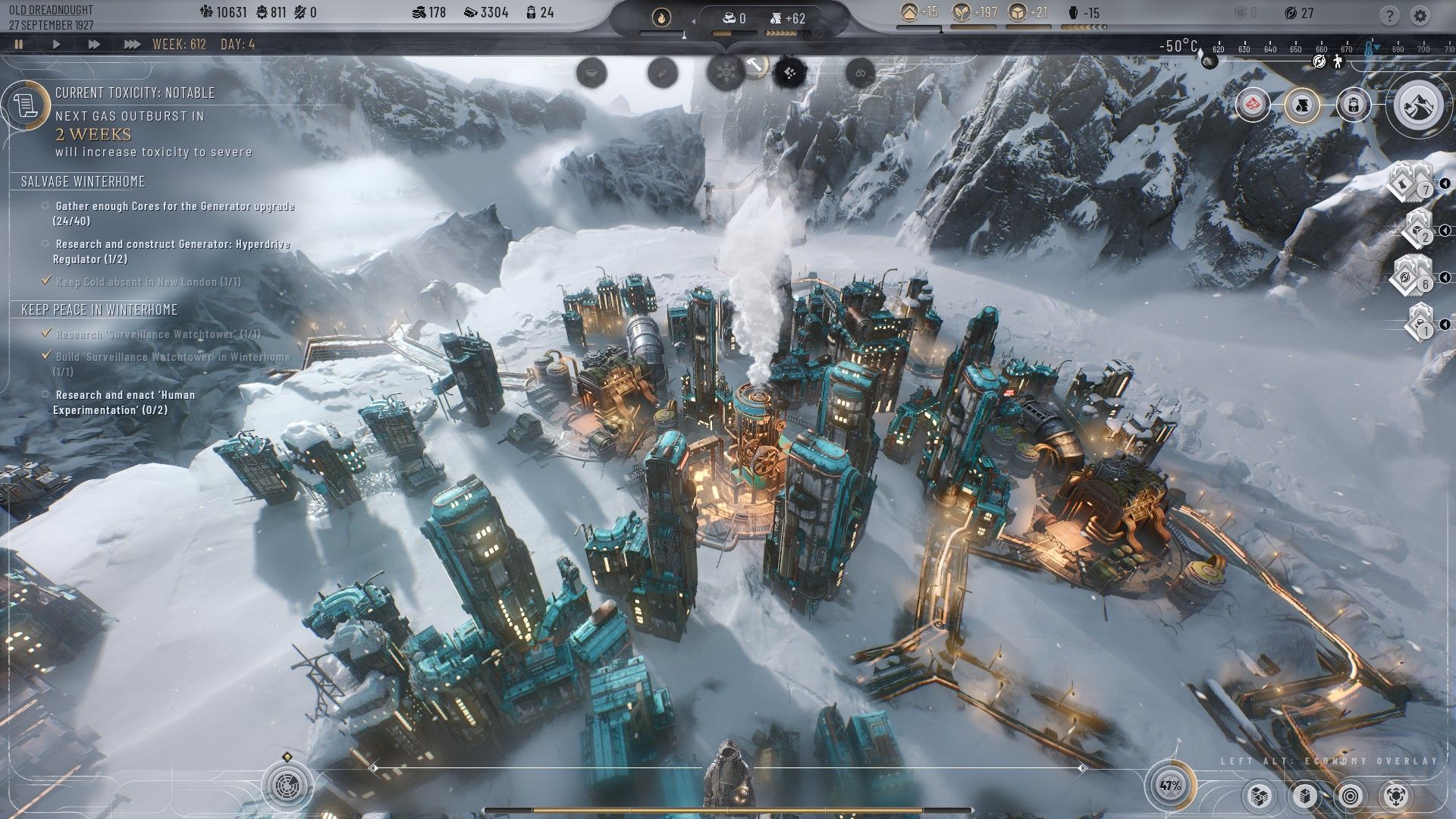Pause the game with the pause control

(19, 44)
